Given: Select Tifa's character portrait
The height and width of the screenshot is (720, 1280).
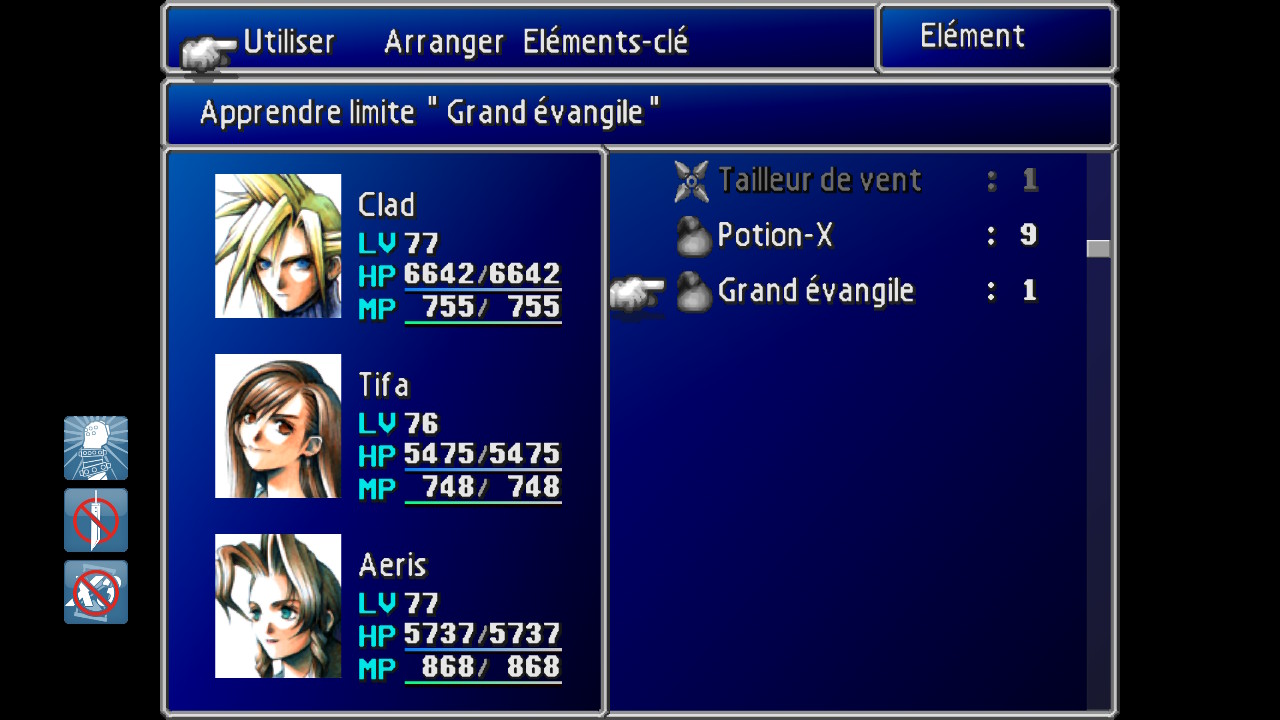Looking at the screenshot, I should (x=278, y=425).
